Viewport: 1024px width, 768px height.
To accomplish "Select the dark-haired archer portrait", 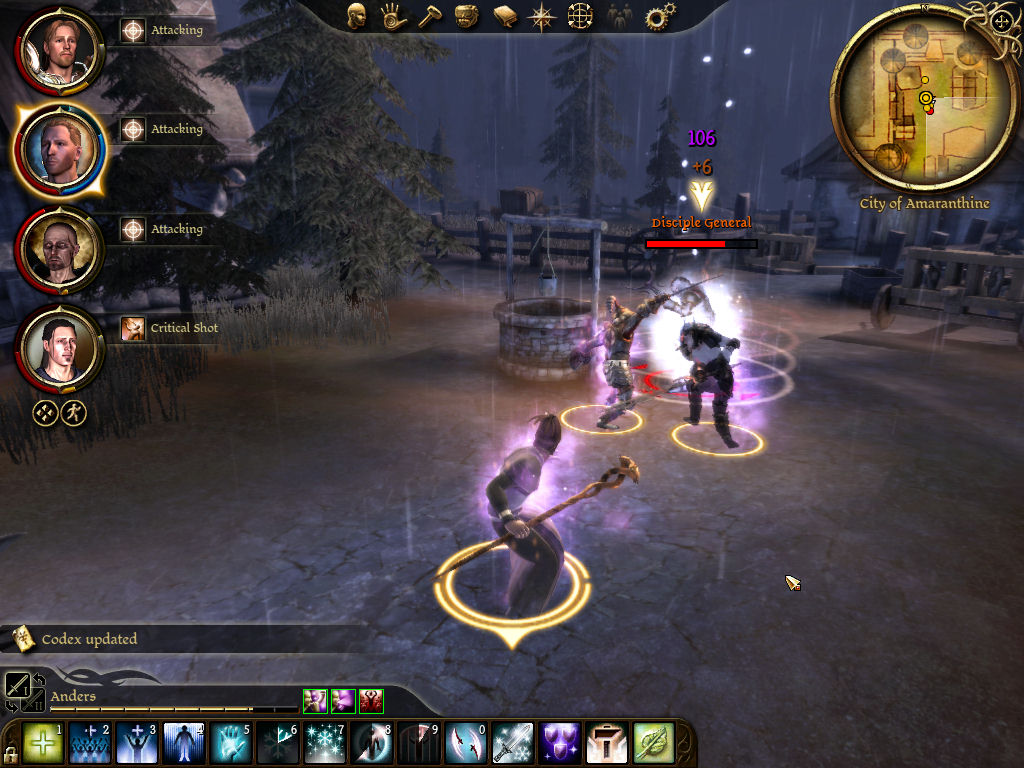I will click(x=60, y=347).
